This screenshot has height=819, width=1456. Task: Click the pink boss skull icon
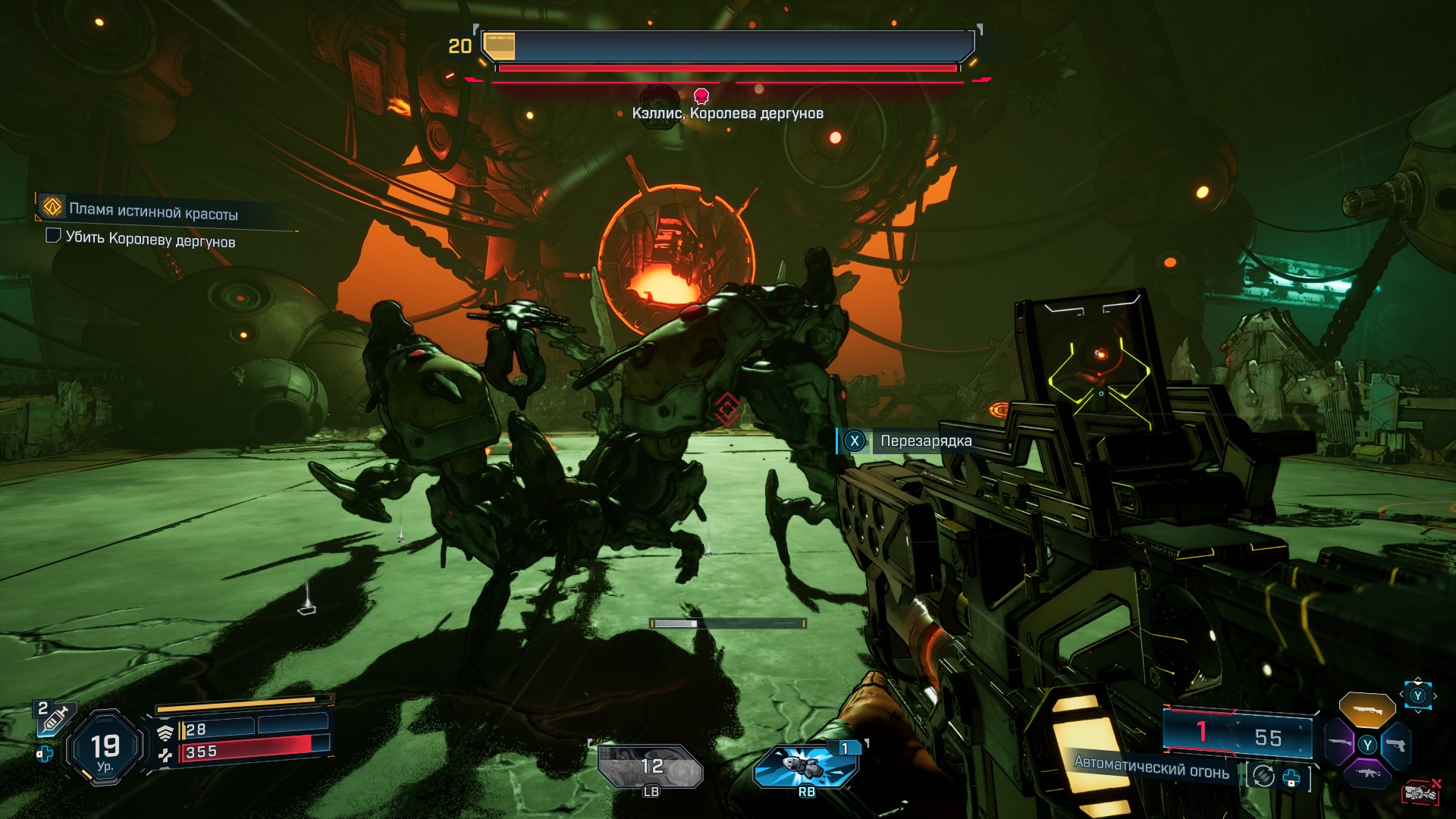click(x=701, y=96)
